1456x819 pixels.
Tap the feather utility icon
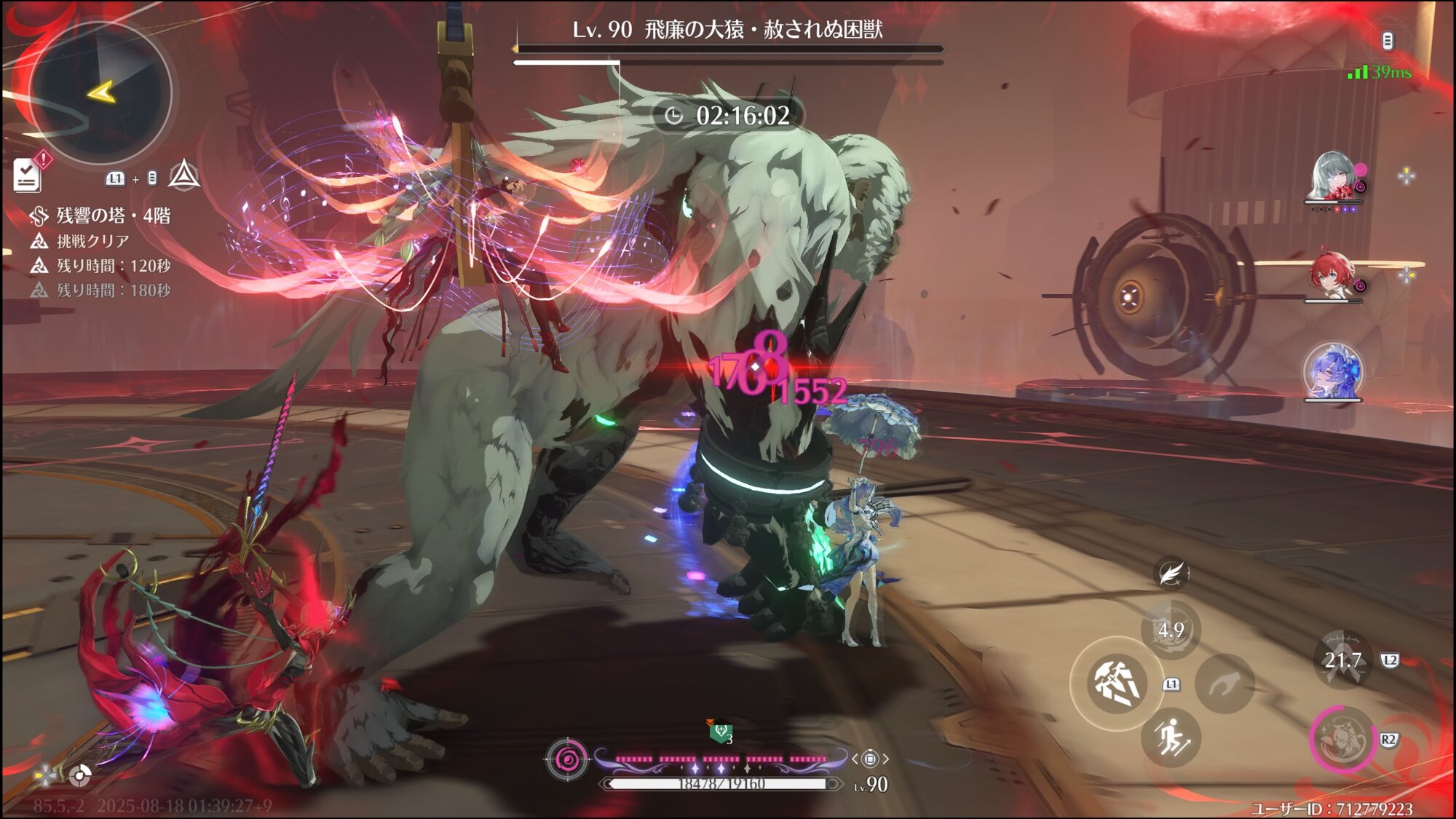click(x=1171, y=574)
